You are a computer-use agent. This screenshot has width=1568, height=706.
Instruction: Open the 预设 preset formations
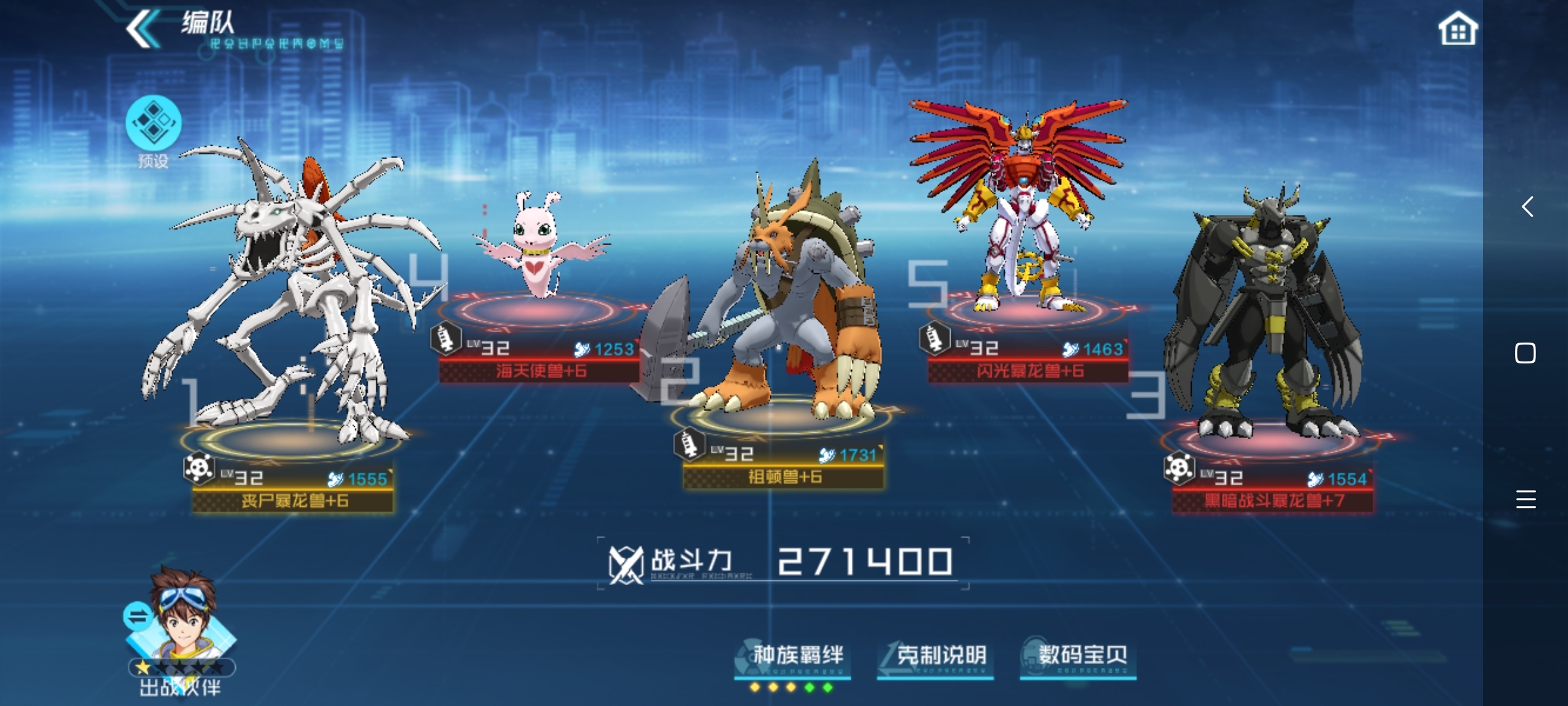point(154,124)
